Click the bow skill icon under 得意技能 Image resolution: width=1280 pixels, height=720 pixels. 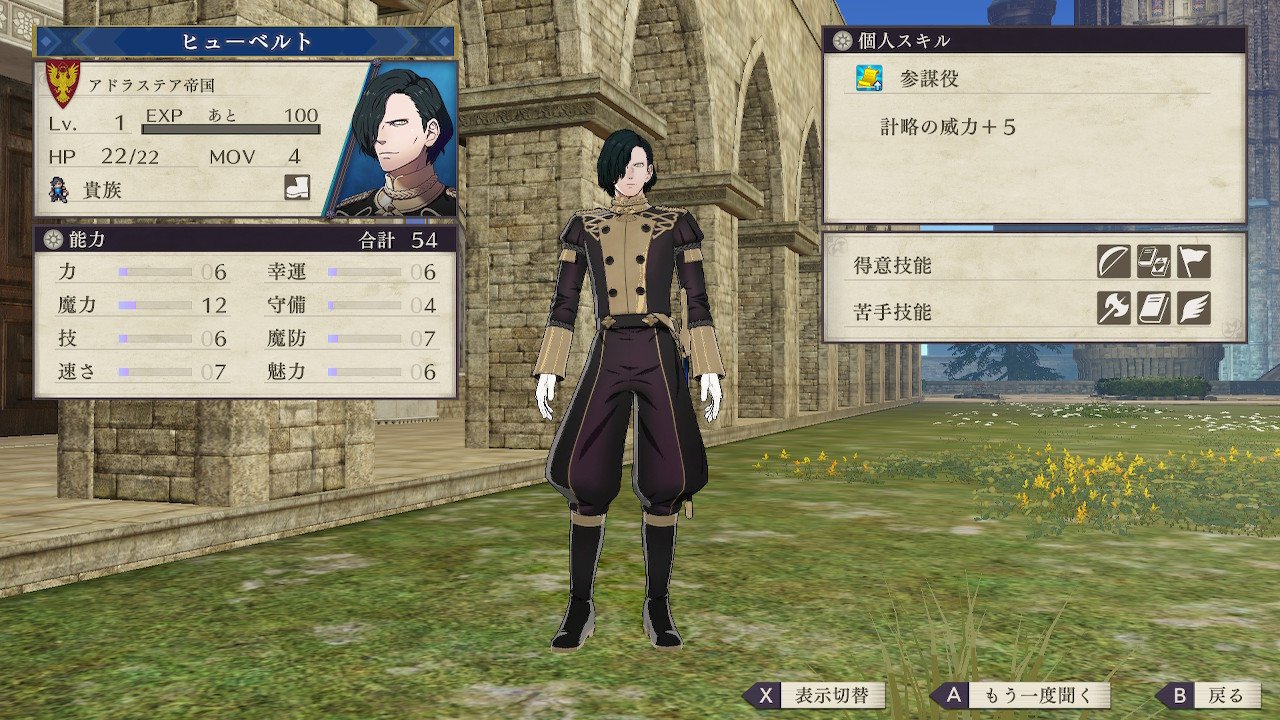pyautogui.click(x=1113, y=263)
